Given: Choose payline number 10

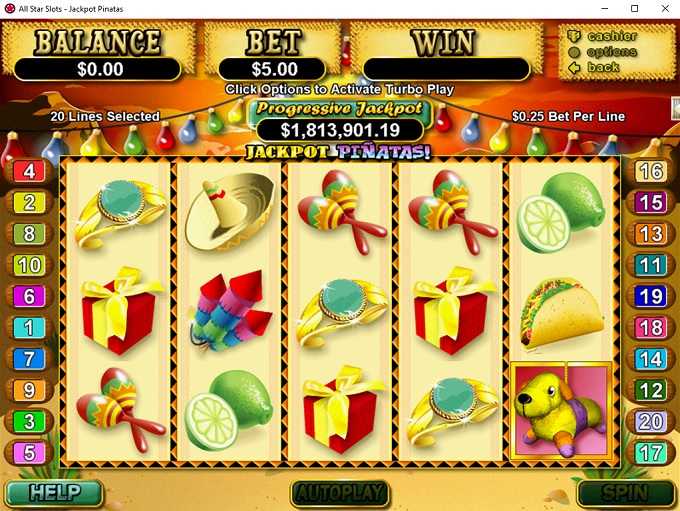Looking at the screenshot, I should pos(29,265).
